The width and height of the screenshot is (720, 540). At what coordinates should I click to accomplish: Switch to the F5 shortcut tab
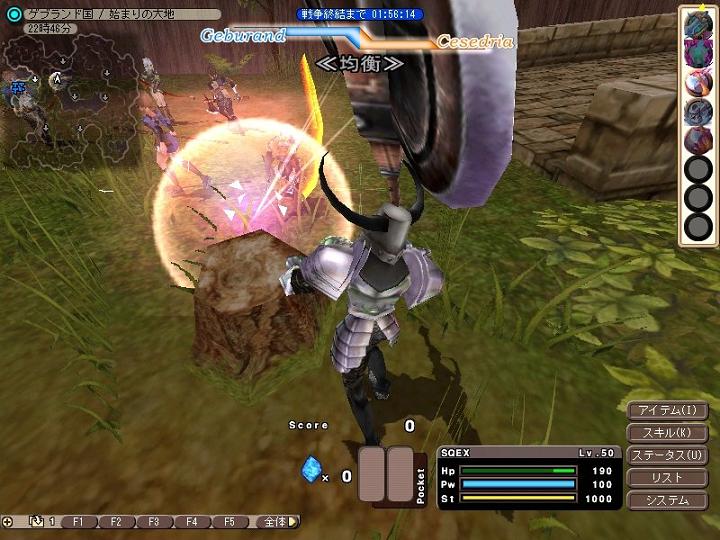(x=229, y=522)
